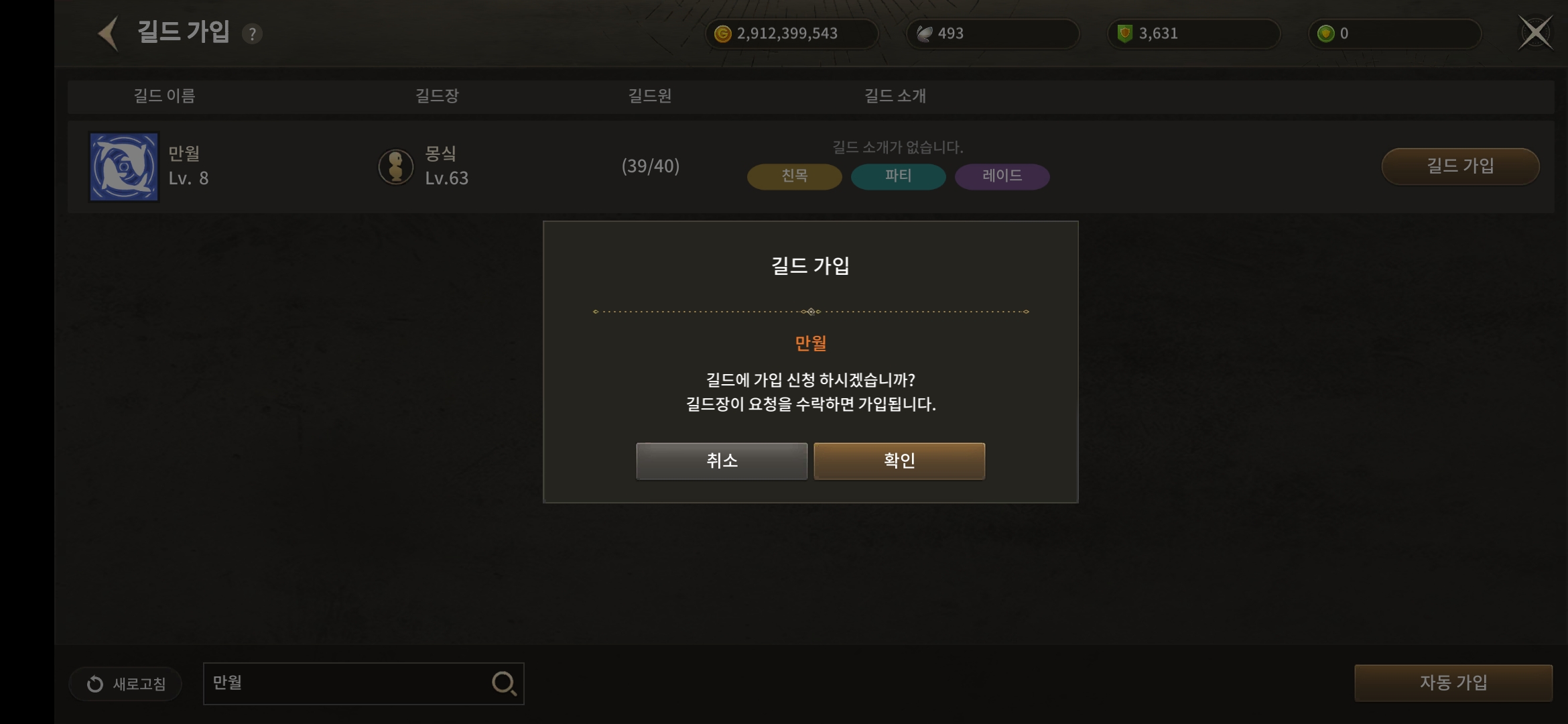This screenshot has height=724, width=1568.
Task: Click guild leader 몽싴's avatar icon
Action: coord(397,166)
